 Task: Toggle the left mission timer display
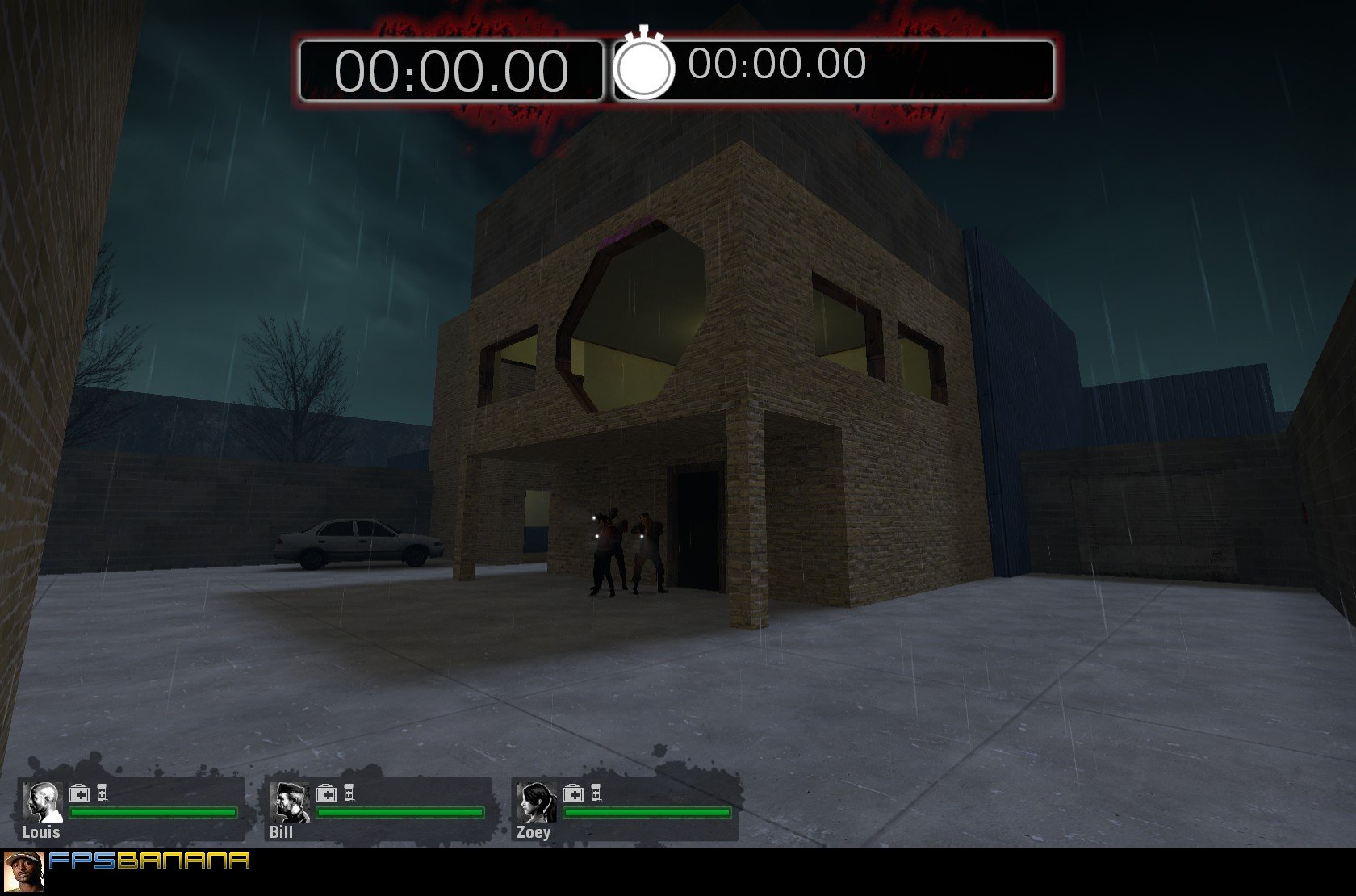click(x=454, y=69)
